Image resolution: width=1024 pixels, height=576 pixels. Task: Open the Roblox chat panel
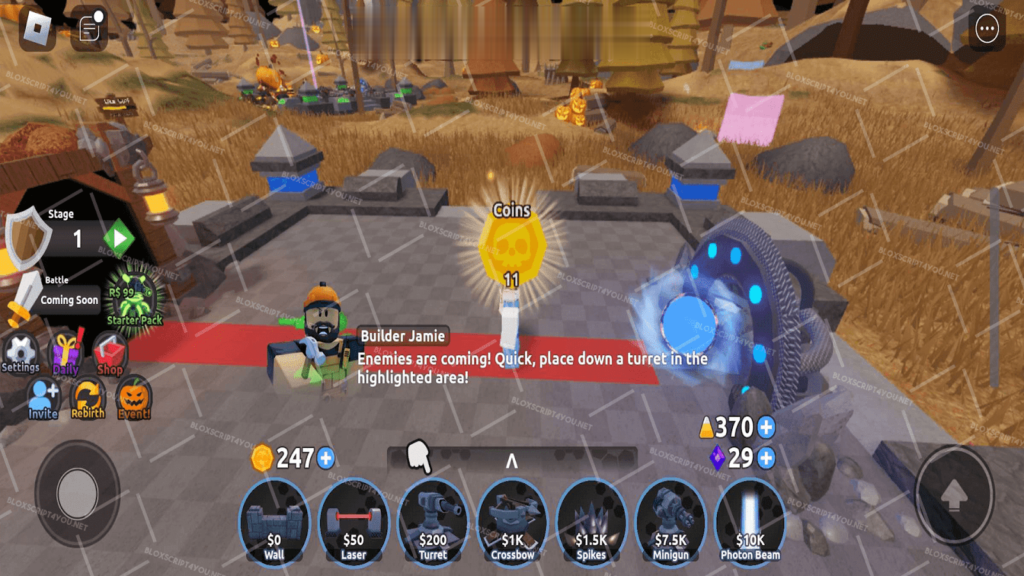pos(89,29)
